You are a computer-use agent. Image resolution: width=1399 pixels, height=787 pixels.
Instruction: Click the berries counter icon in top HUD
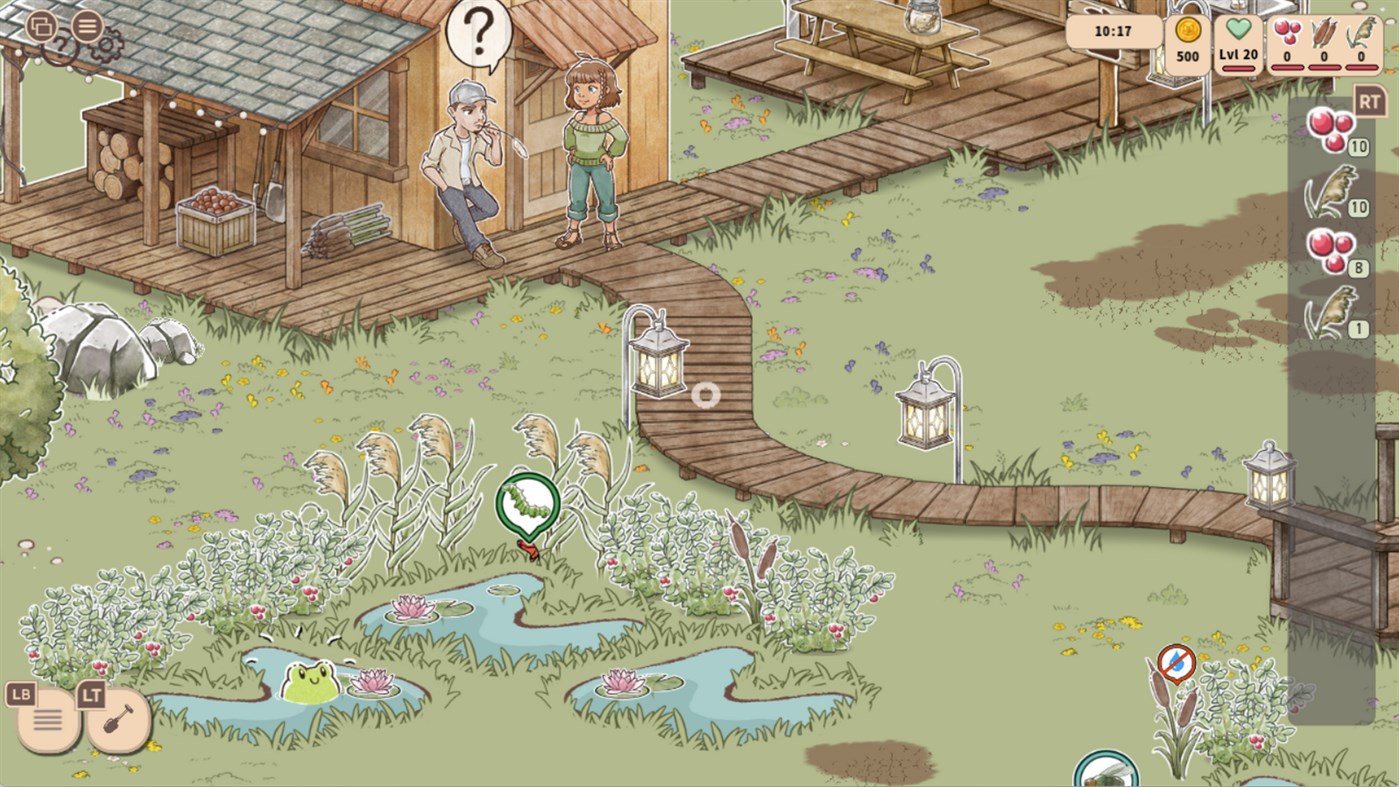1287,31
